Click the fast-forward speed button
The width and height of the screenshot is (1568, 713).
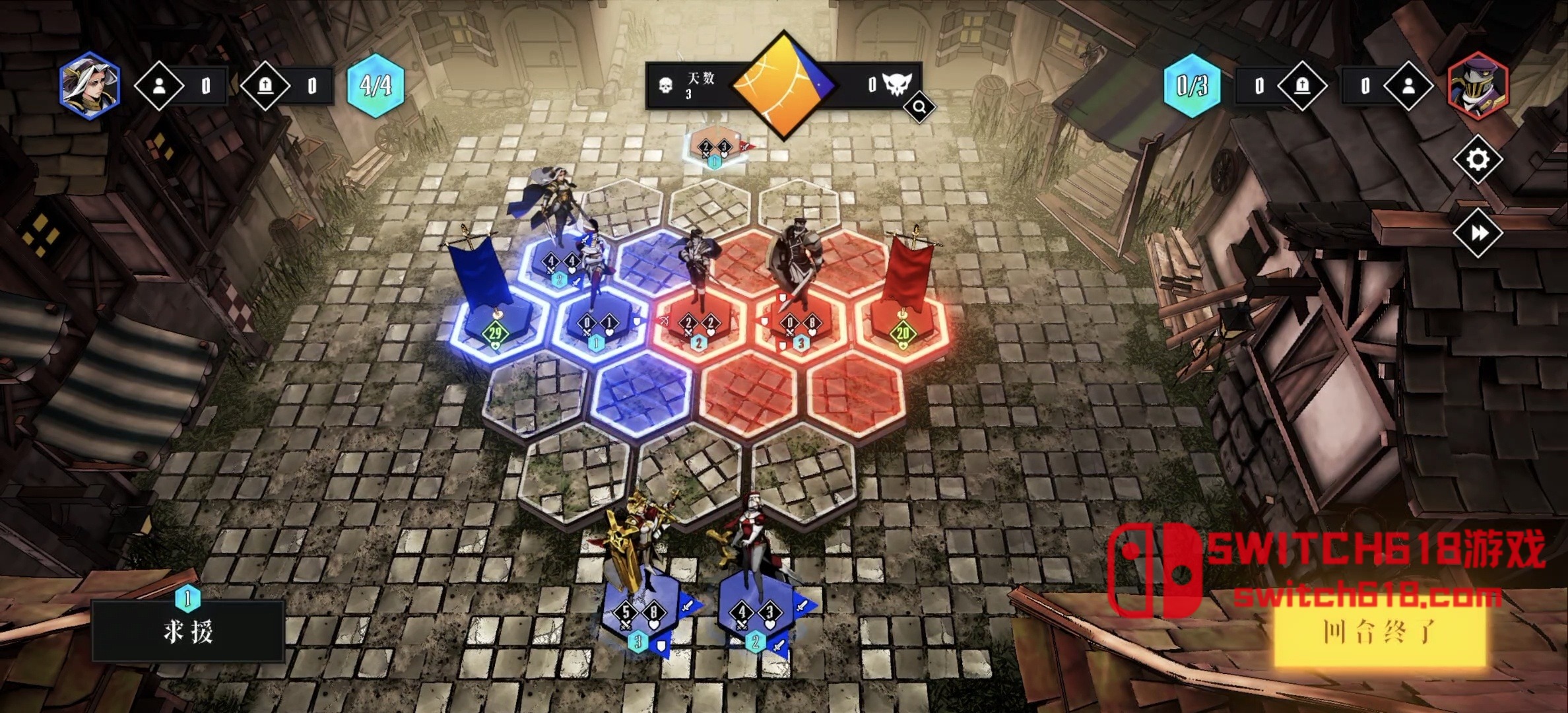click(x=1477, y=233)
